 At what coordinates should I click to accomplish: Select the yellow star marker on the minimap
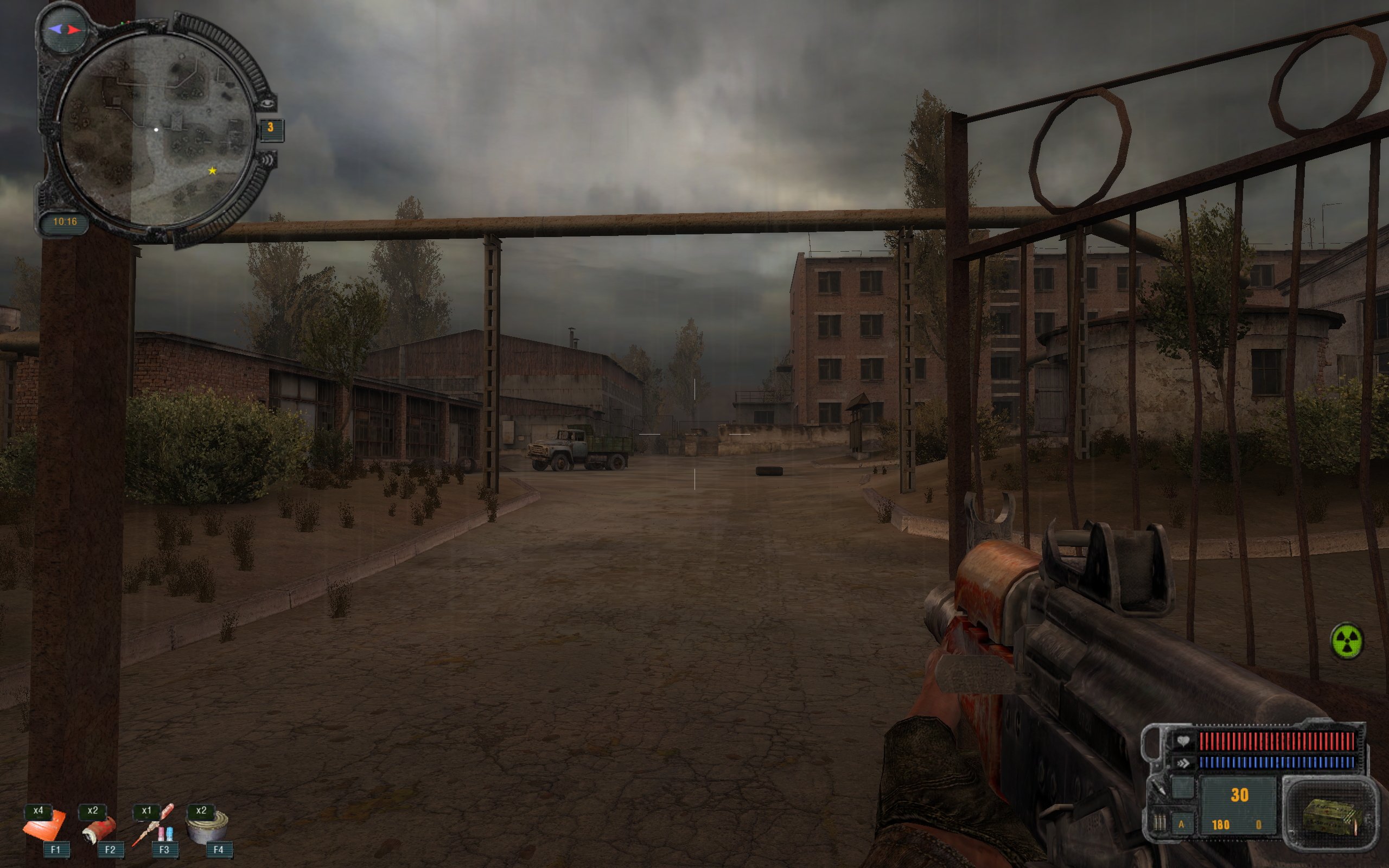(212, 170)
